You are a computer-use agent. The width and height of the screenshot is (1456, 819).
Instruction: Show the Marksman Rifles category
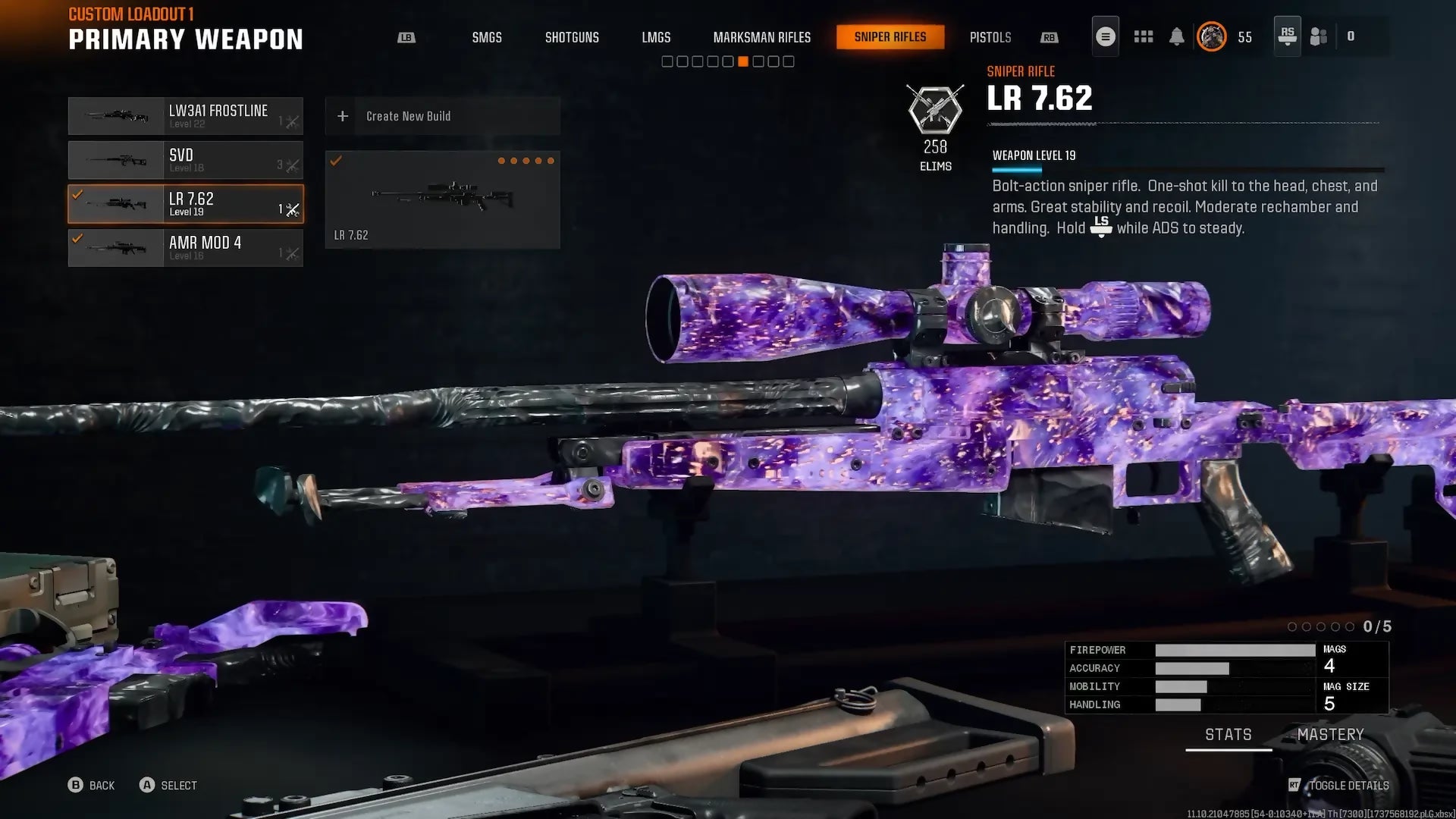tap(761, 37)
